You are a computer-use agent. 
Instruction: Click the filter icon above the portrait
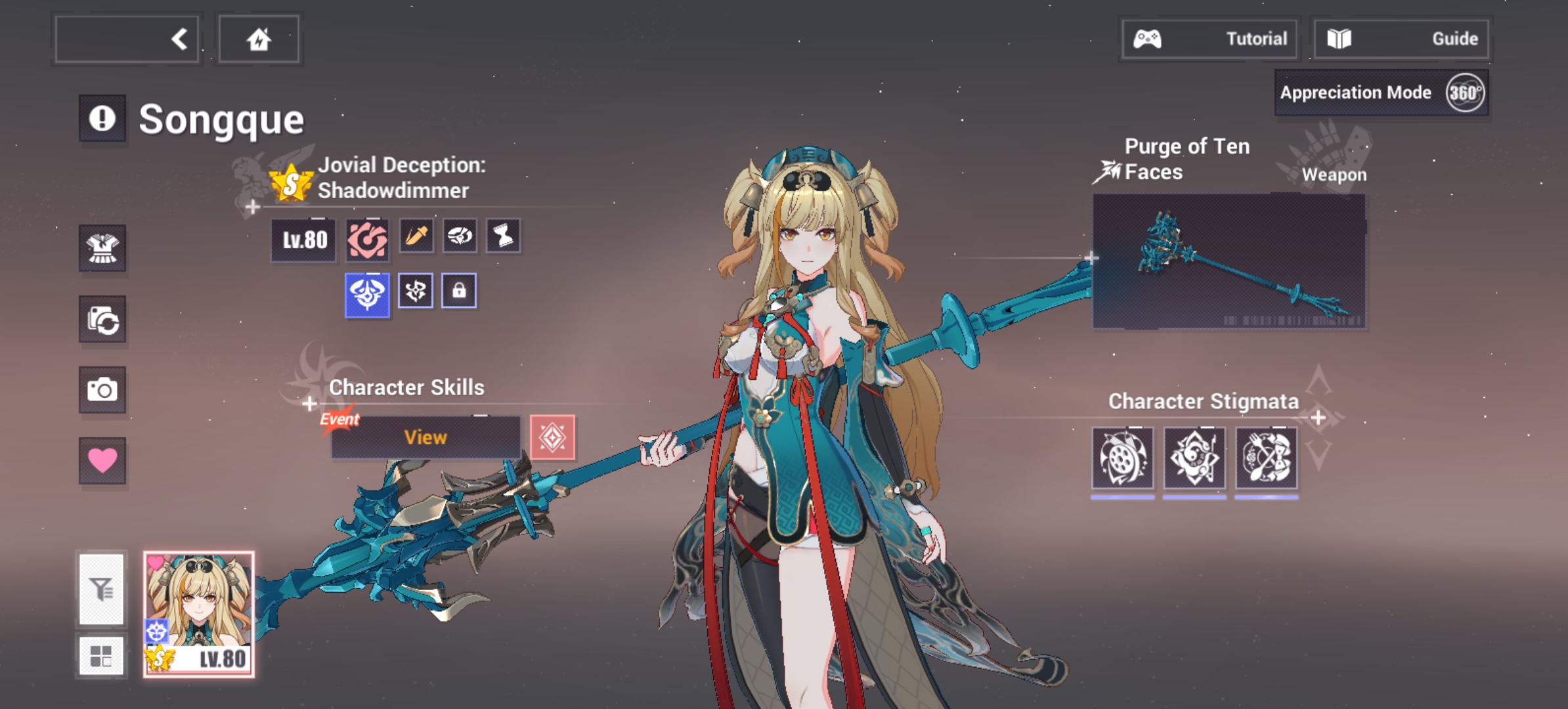coord(102,588)
